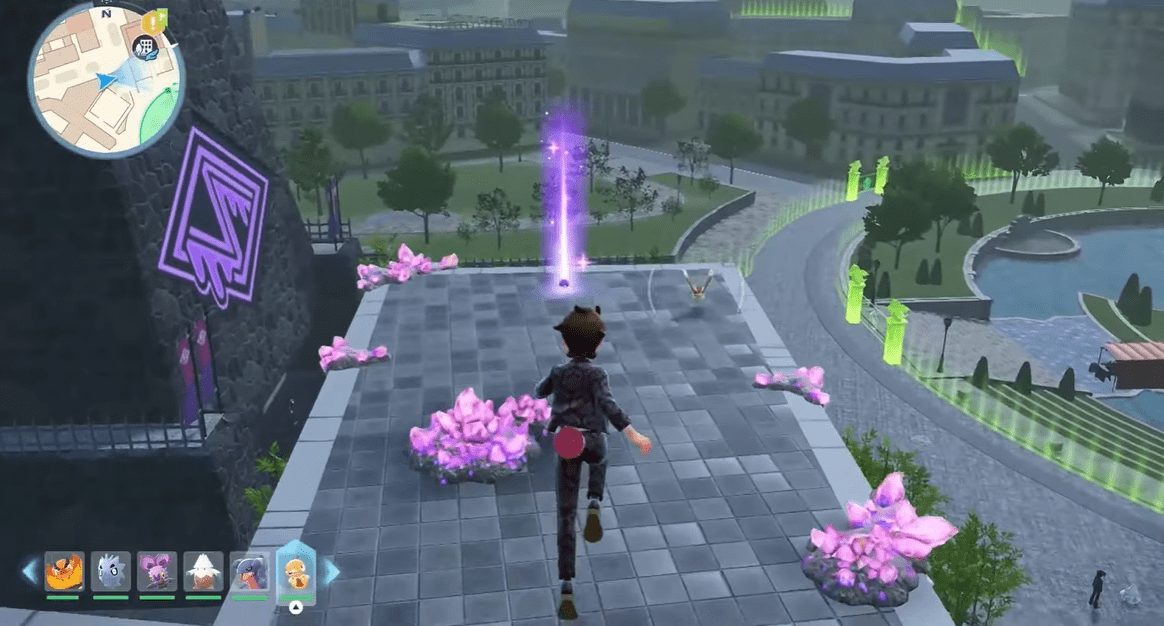This screenshot has height=626, width=1164.
Task: Pick the purple big-eared Pokémon slot
Action: pyautogui.click(x=157, y=572)
